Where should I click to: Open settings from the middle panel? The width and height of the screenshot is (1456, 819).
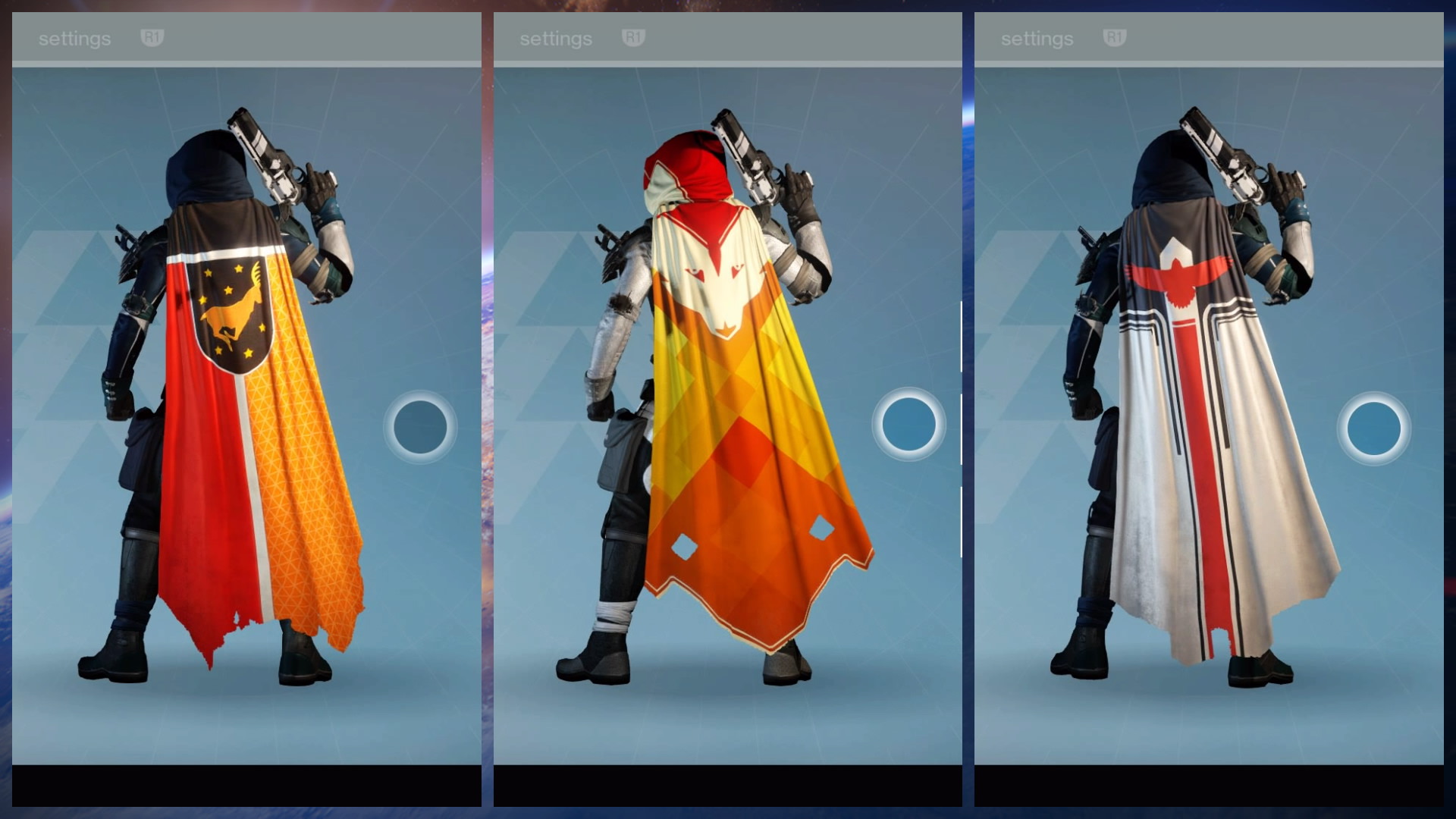556,37
